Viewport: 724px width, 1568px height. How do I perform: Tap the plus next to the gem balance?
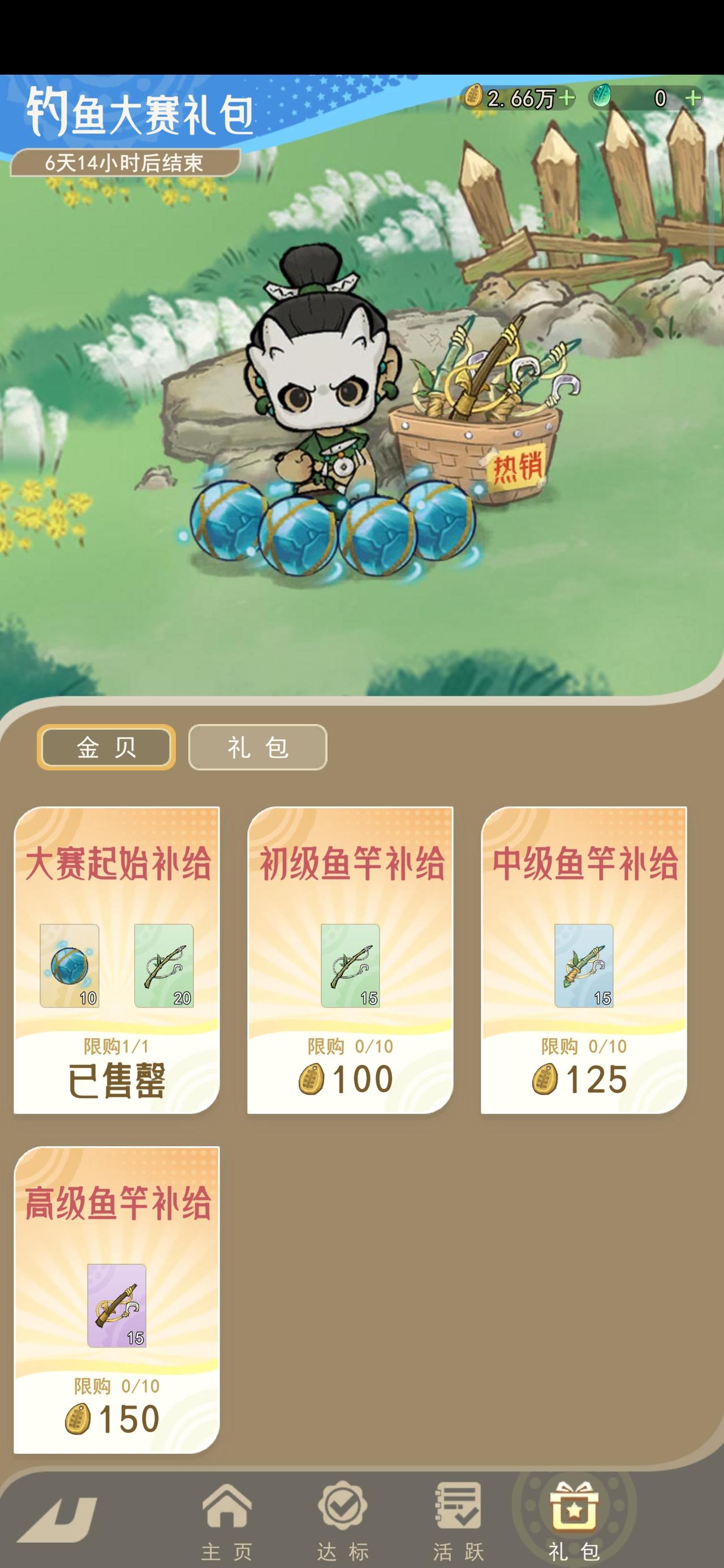pyautogui.click(x=693, y=97)
